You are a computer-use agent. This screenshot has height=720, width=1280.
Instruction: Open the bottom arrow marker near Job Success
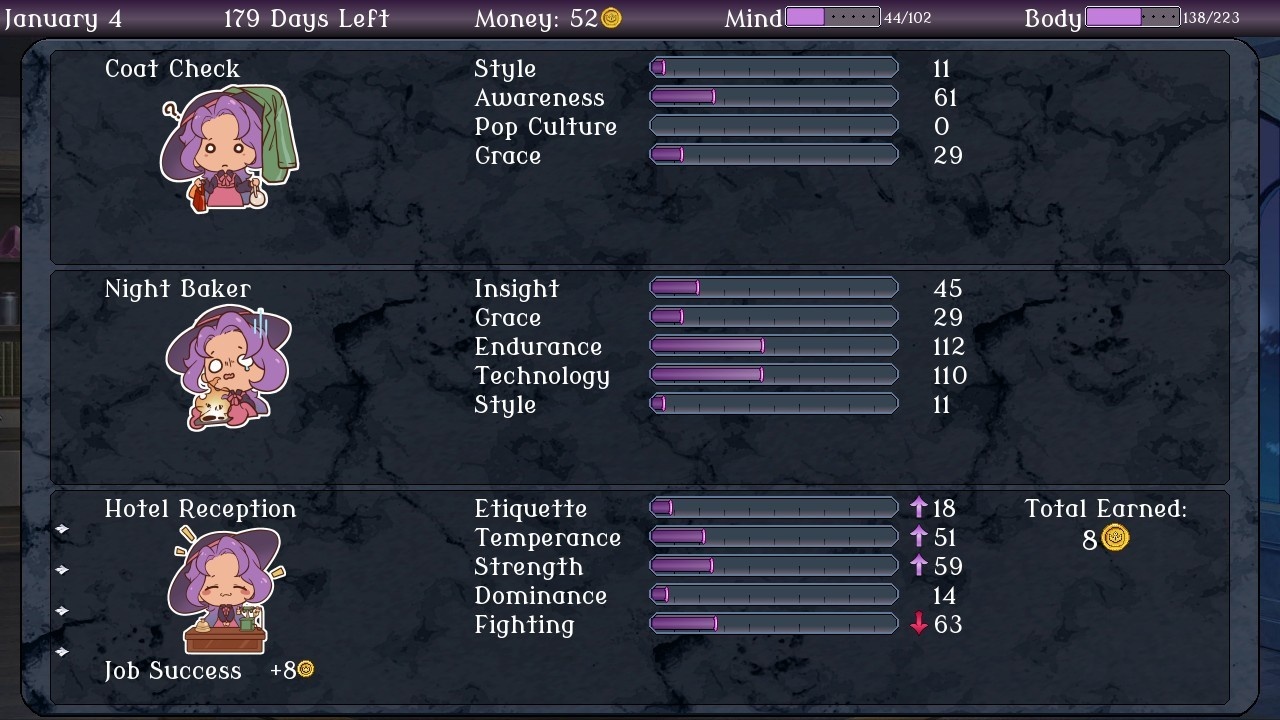[x=62, y=652]
